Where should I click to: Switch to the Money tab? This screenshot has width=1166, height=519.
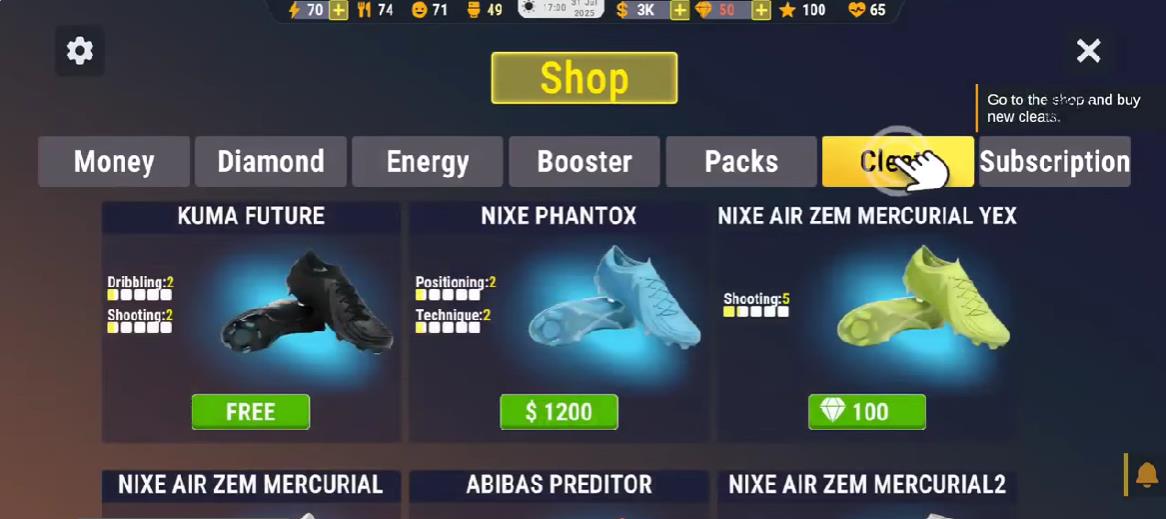point(114,162)
